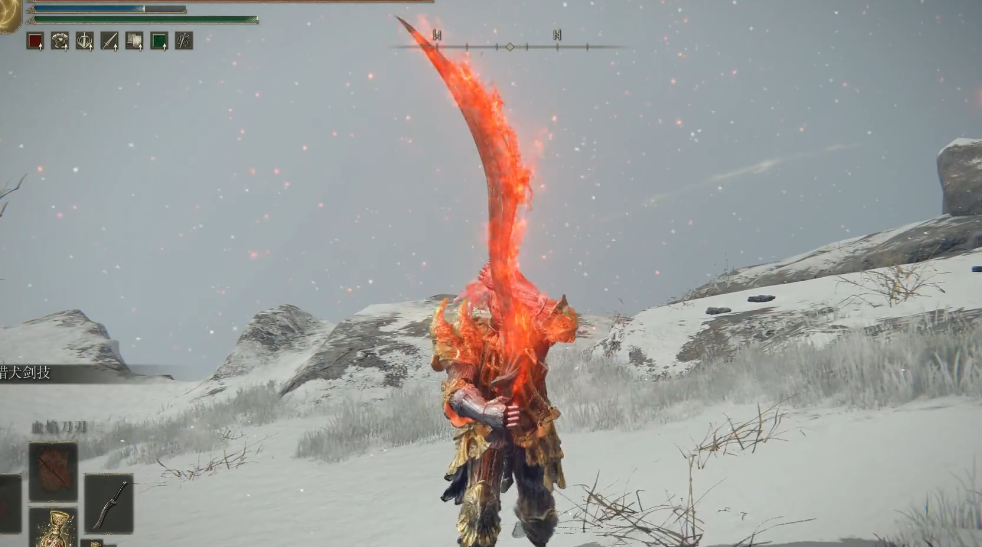Select the curved greatsword weapon slot

coord(108,502)
